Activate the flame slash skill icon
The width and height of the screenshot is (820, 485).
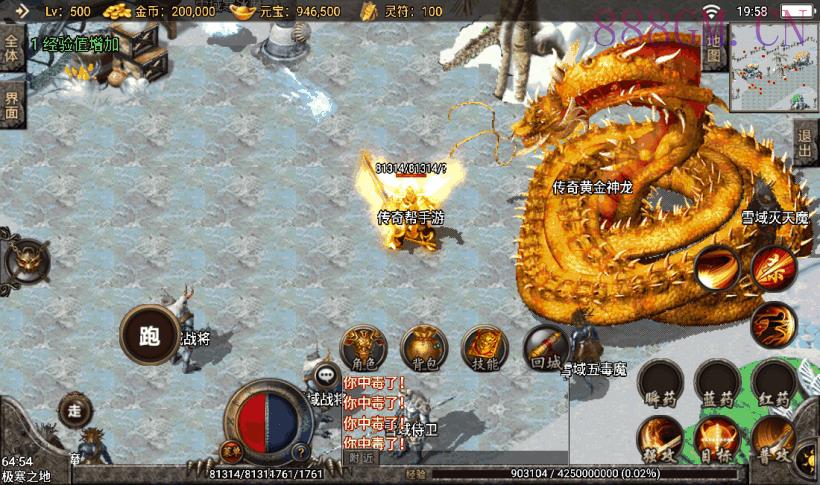tap(716, 268)
